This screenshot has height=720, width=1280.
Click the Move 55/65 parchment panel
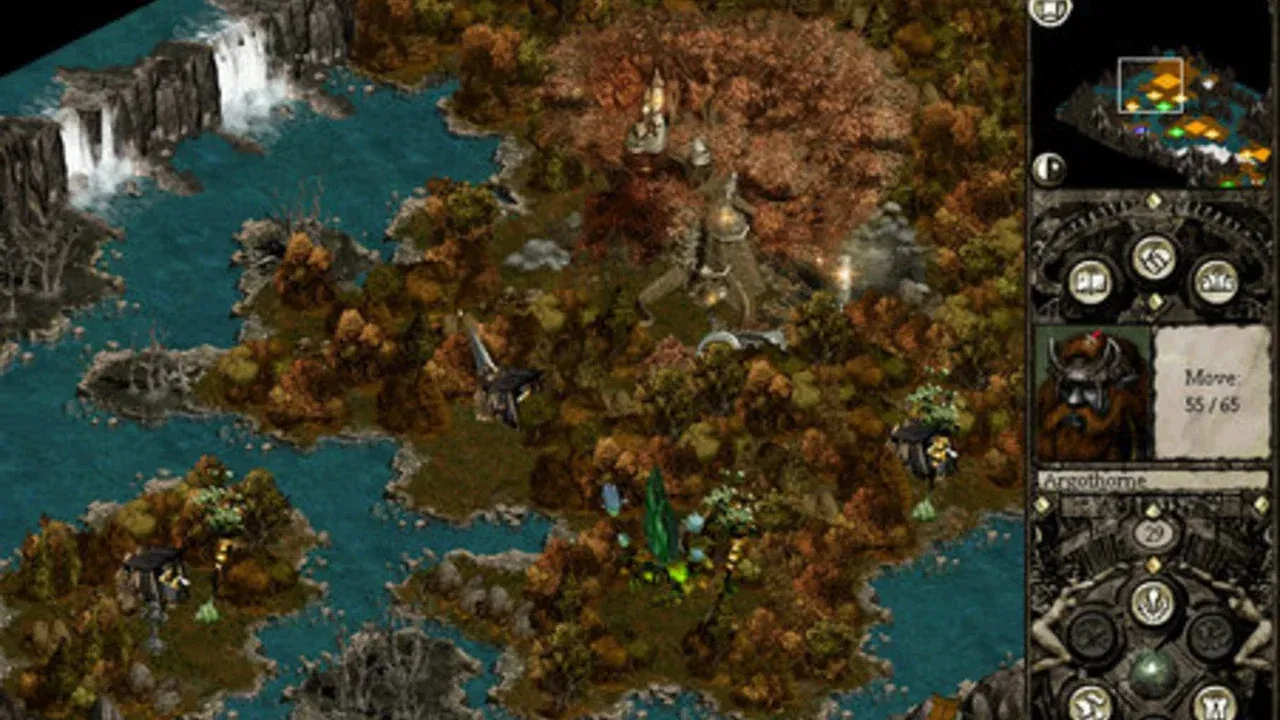click(1210, 390)
